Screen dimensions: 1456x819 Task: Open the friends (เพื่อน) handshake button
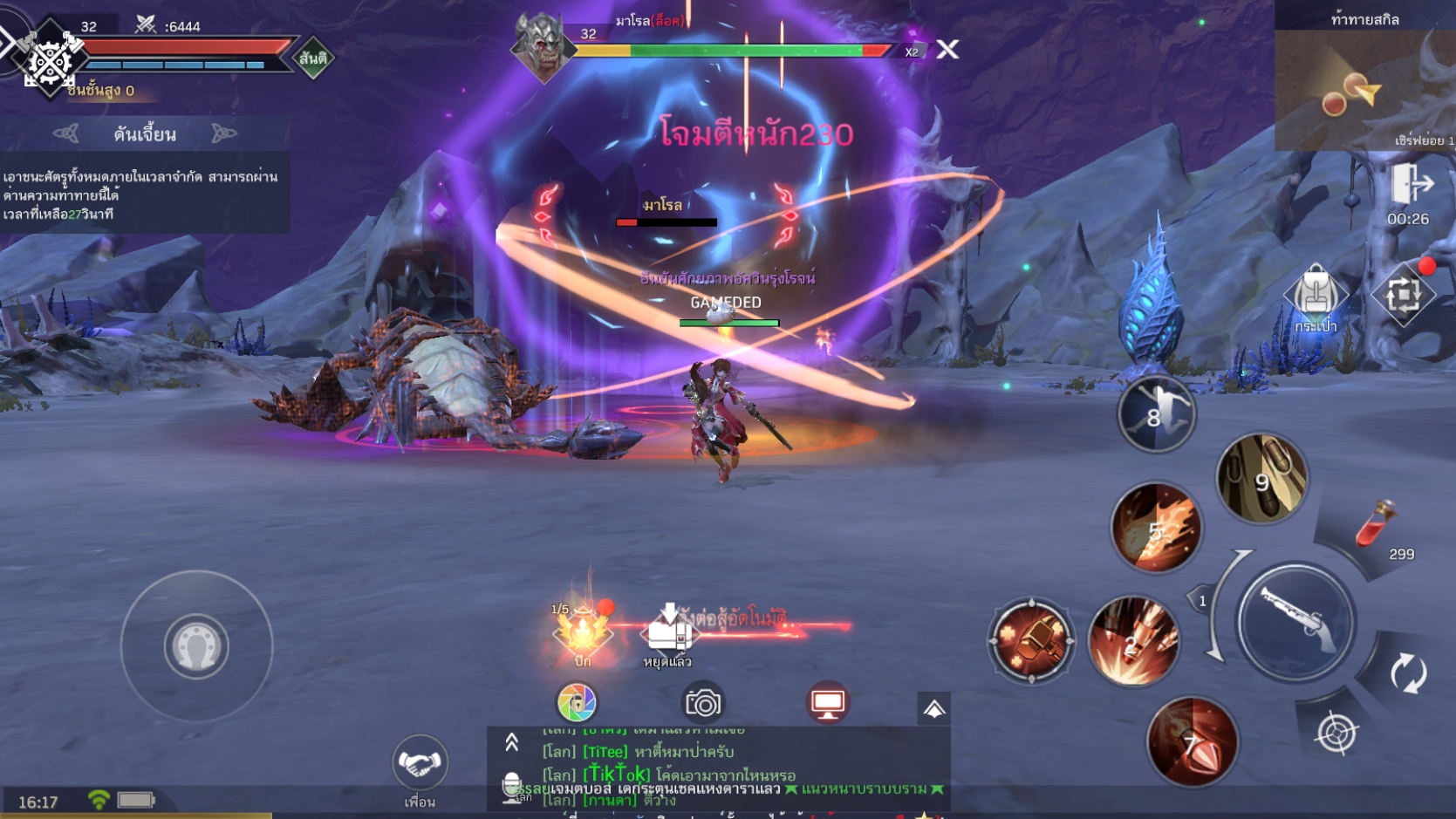tap(420, 764)
